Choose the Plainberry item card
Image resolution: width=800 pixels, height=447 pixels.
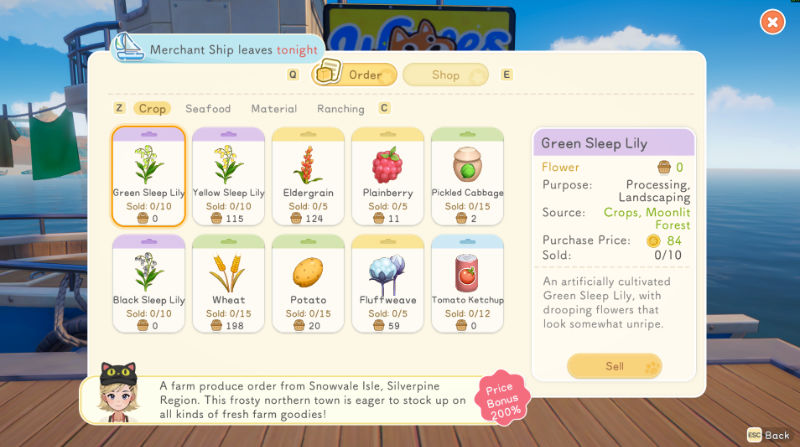(x=388, y=177)
